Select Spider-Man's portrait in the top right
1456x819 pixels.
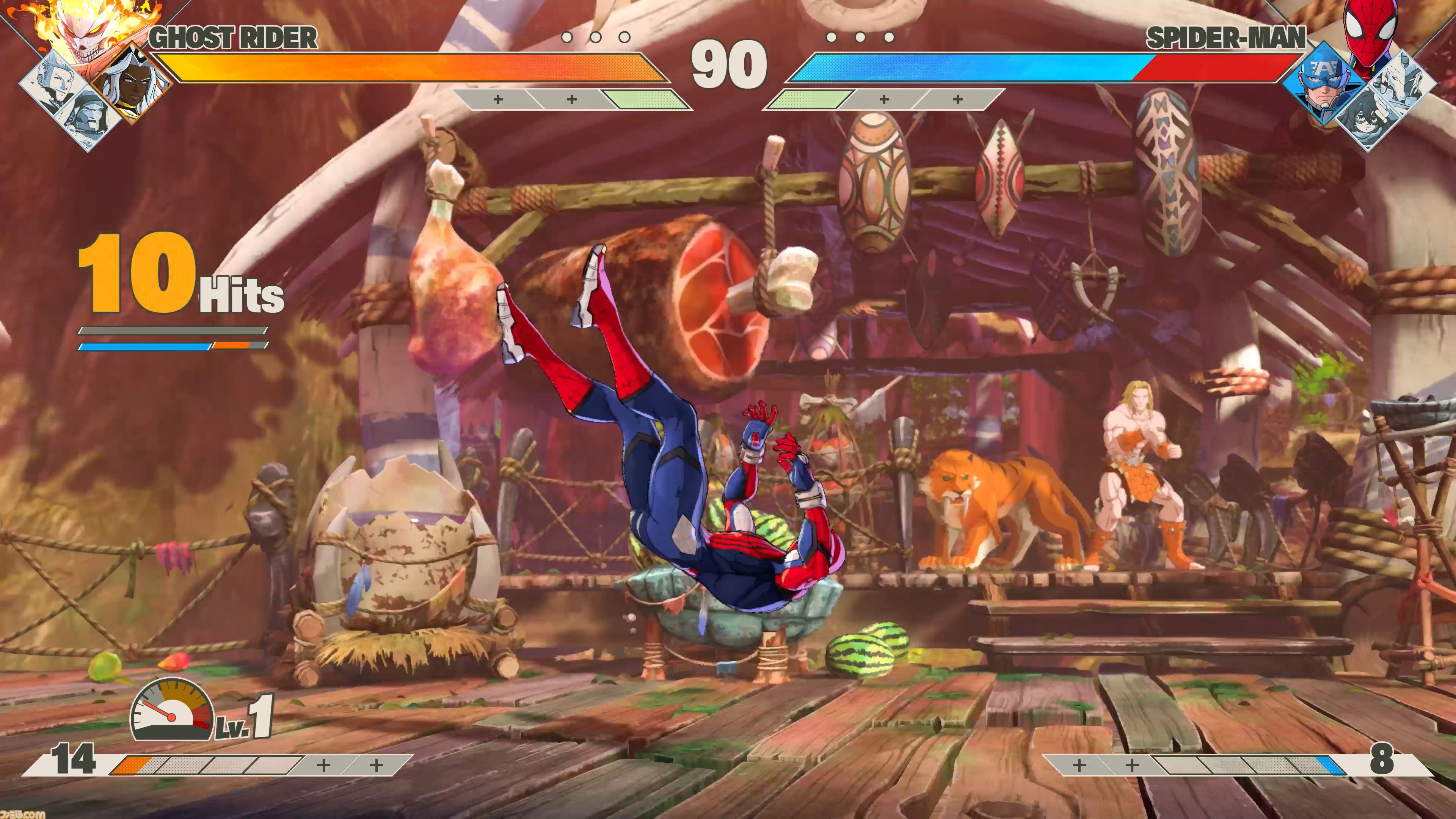1371,31
